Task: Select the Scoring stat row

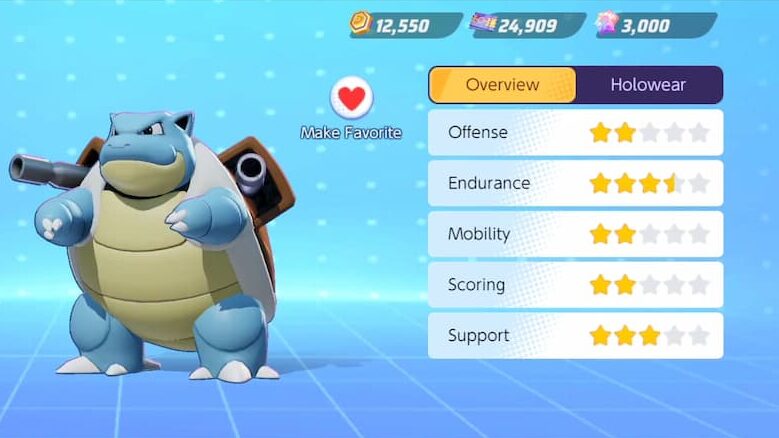Action: click(575, 285)
